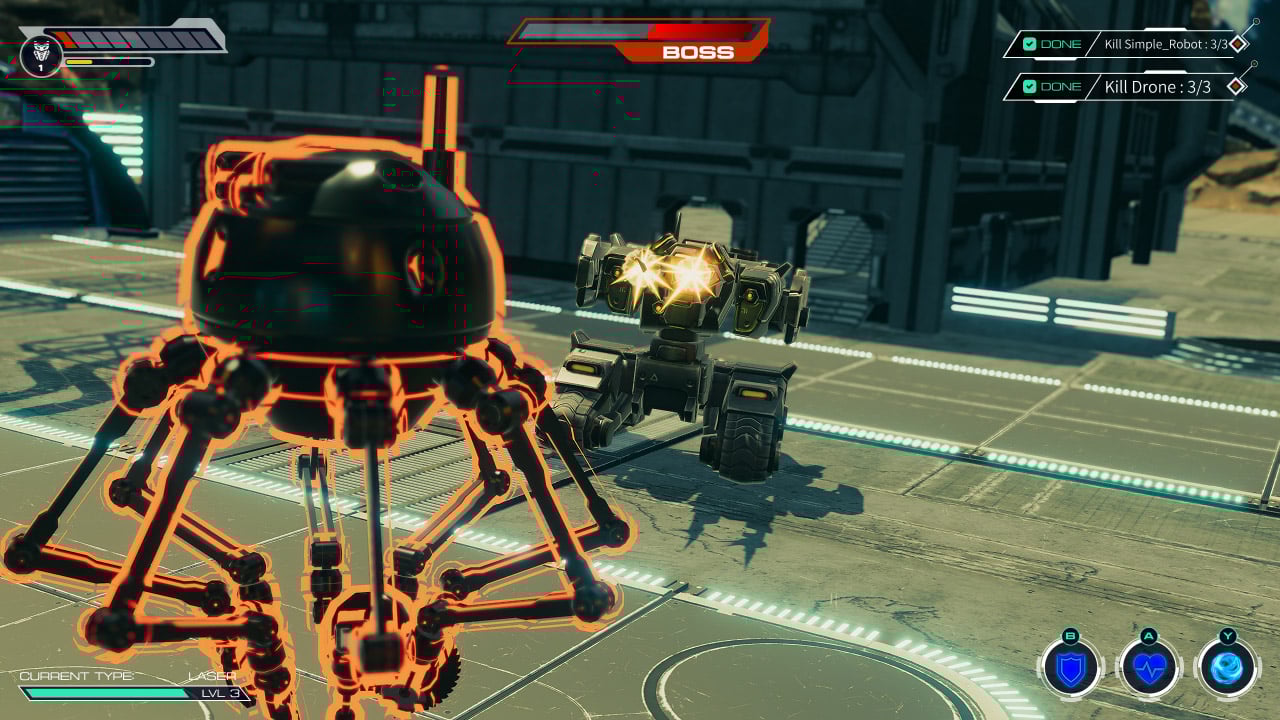The height and width of the screenshot is (720, 1280).
Task: Click the diamond marker beside Kill Simple_Robot
Action: 1239,43
